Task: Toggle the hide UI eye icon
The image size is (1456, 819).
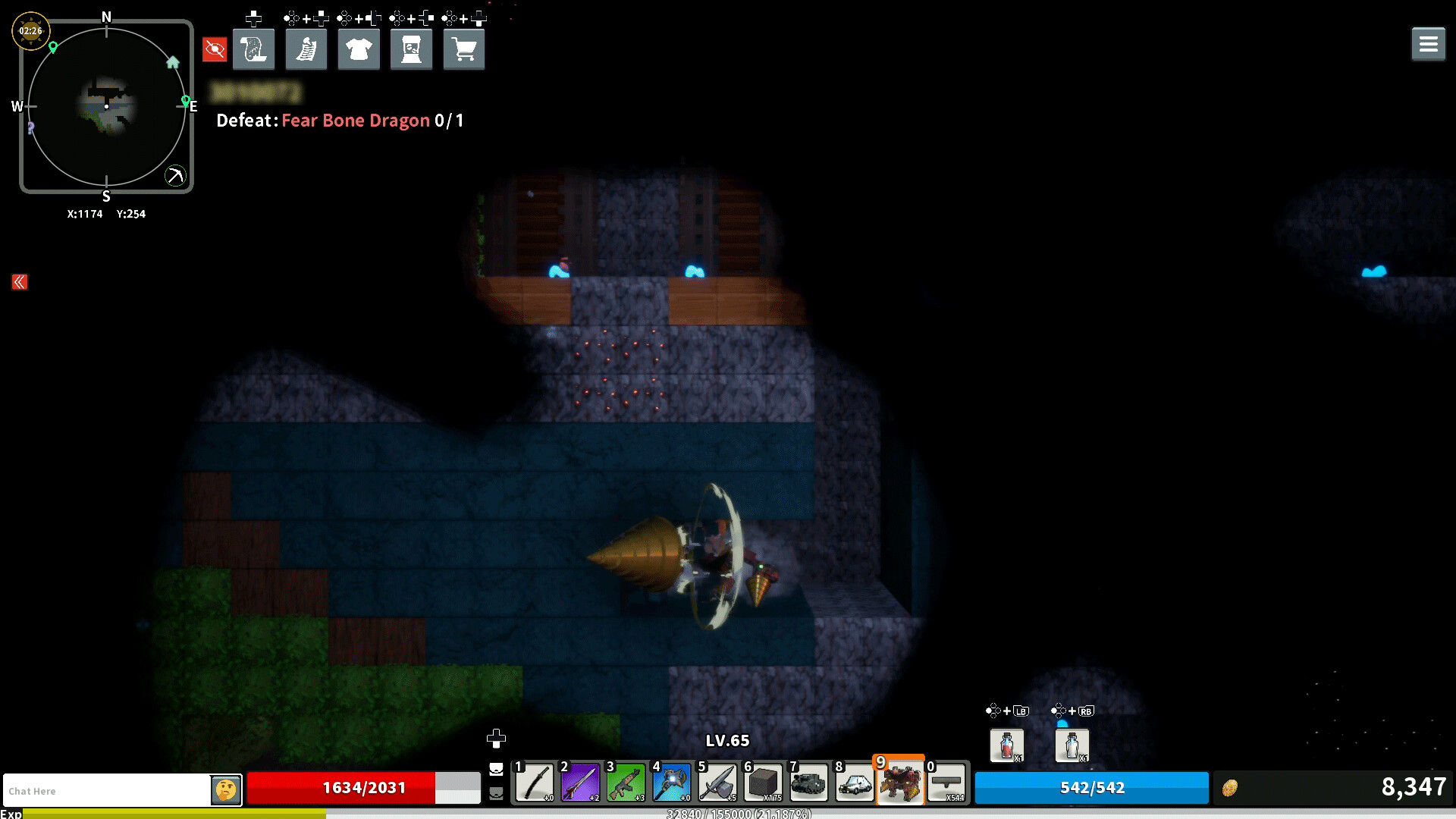Action: click(x=215, y=49)
